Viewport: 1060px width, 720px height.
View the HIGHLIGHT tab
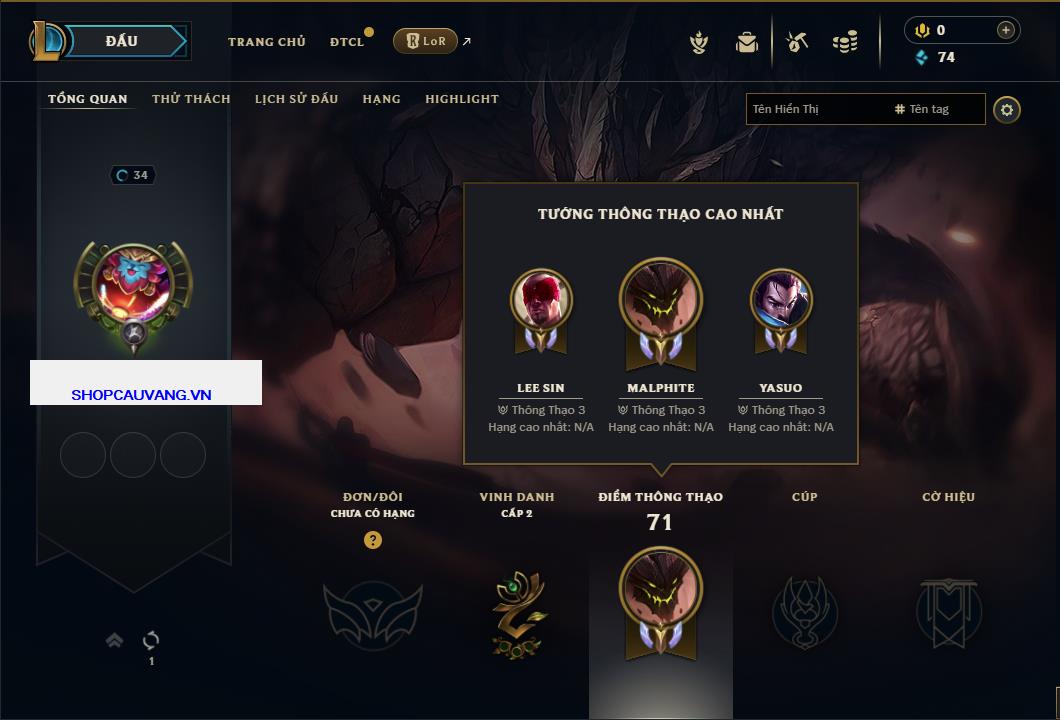[461, 99]
